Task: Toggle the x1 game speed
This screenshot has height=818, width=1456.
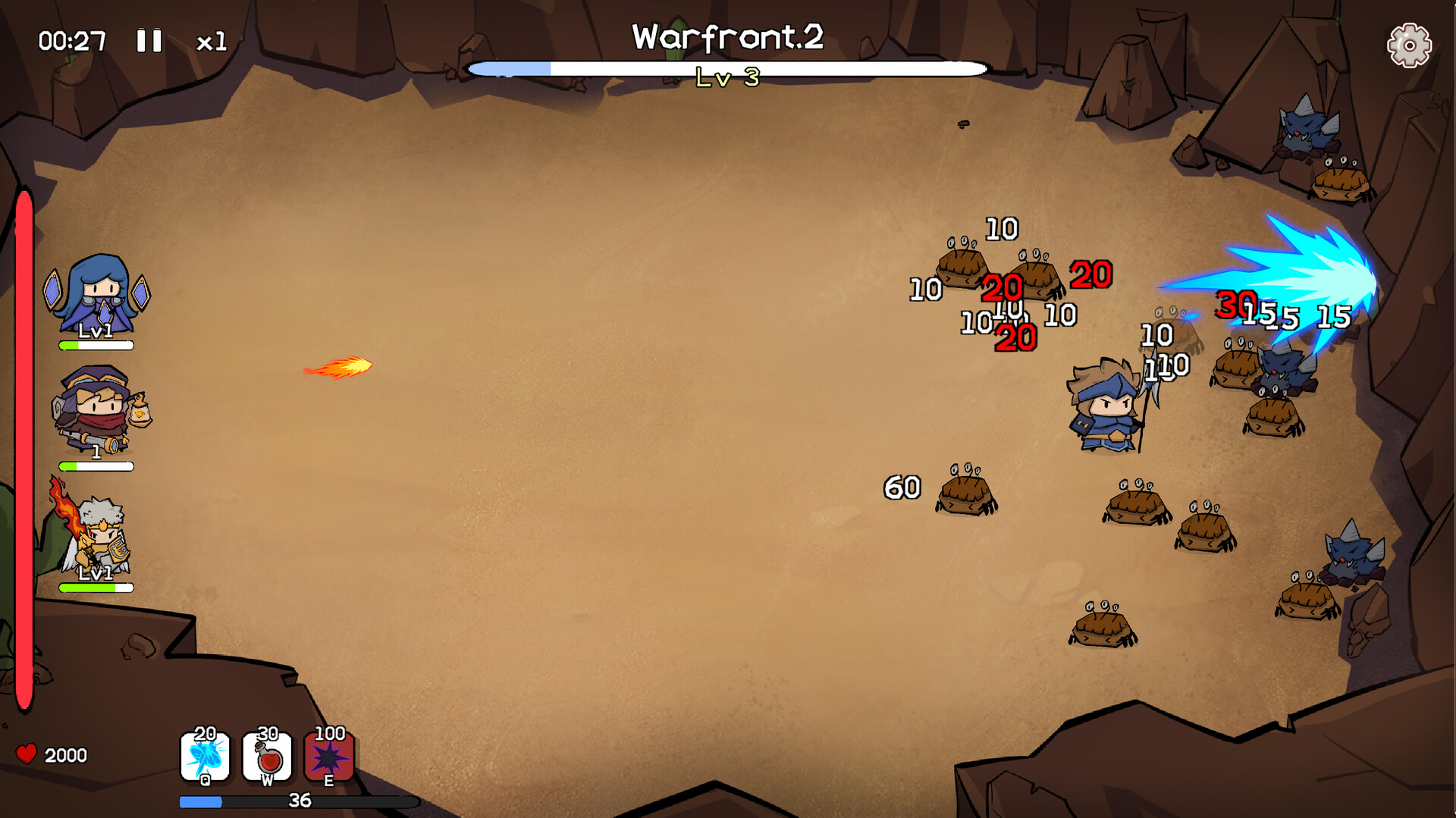Action: coord(211,42)
